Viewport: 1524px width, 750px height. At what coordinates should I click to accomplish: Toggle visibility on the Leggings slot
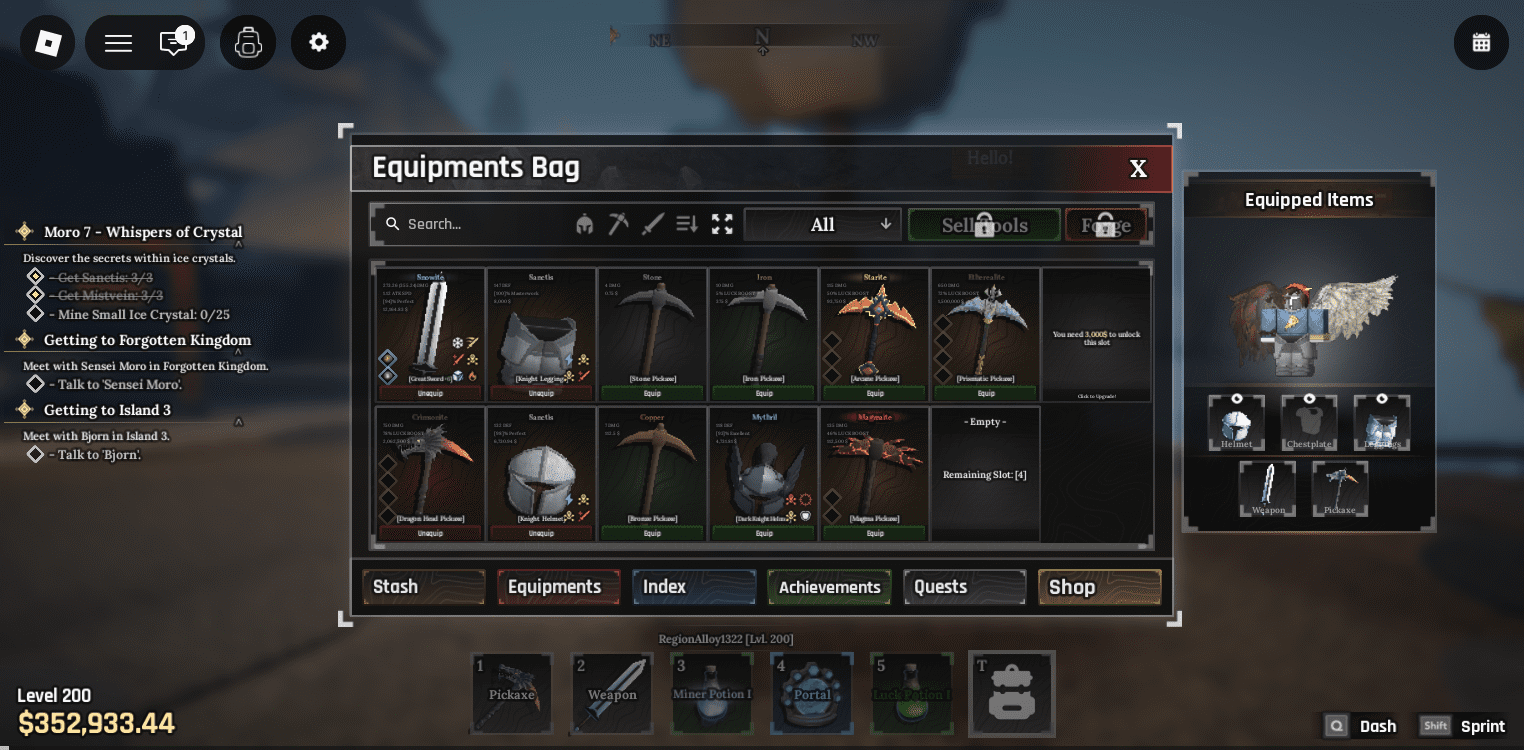click(1383, 399)
